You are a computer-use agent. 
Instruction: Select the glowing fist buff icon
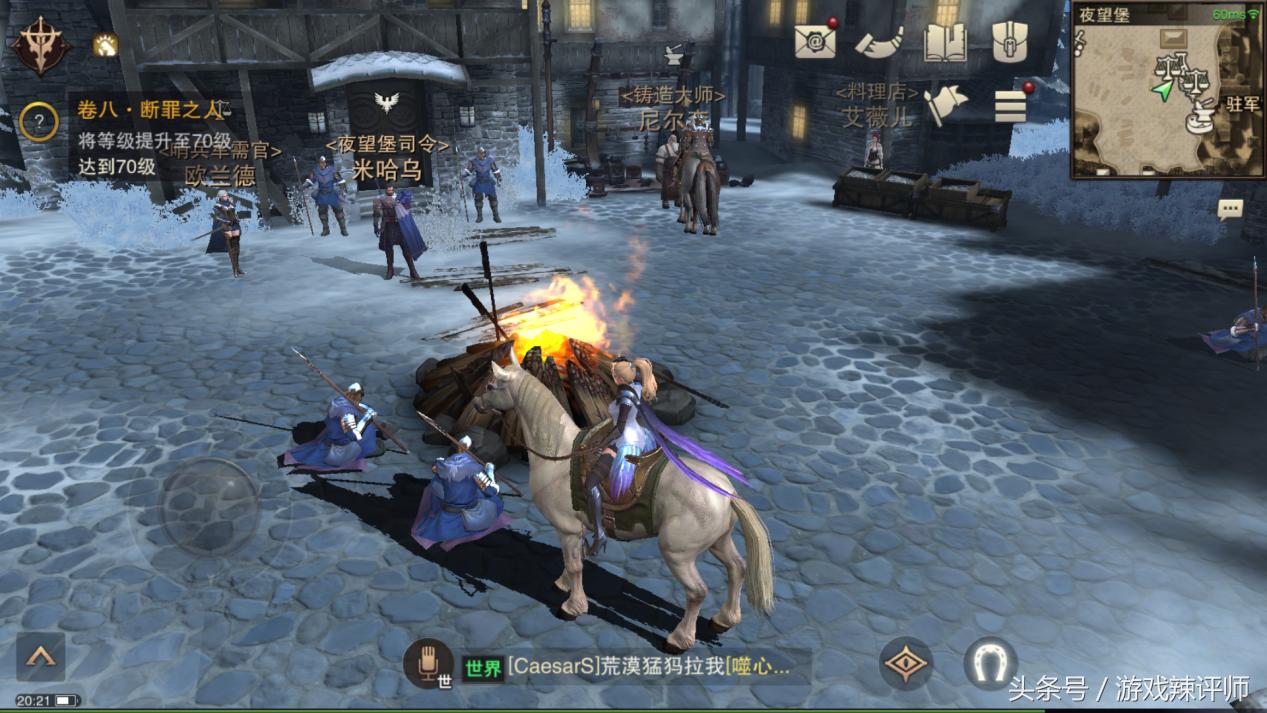pyautogui.click(x=105, y=45)
